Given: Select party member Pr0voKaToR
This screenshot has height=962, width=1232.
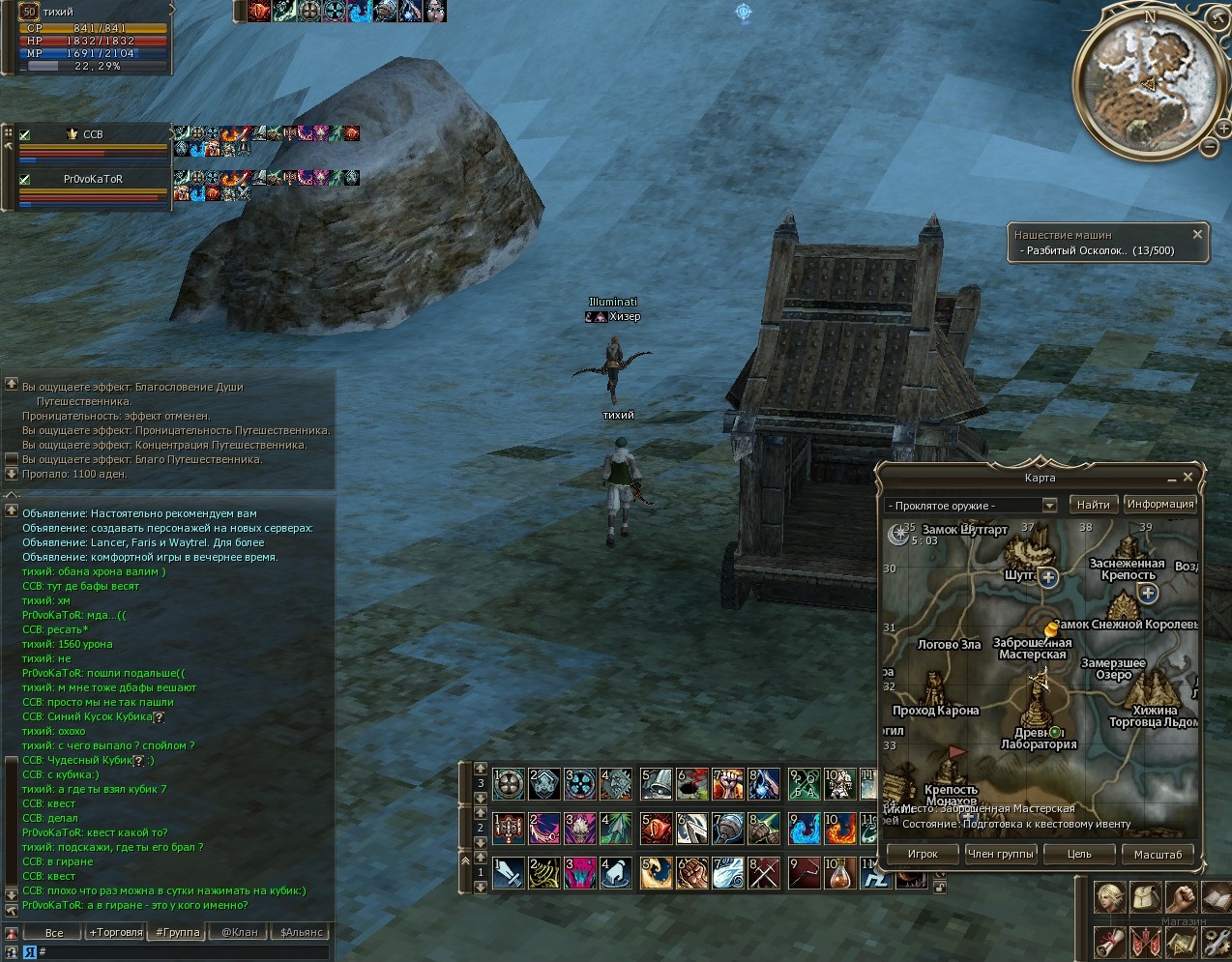Looking at the screenshot, I should coord(93,180).
